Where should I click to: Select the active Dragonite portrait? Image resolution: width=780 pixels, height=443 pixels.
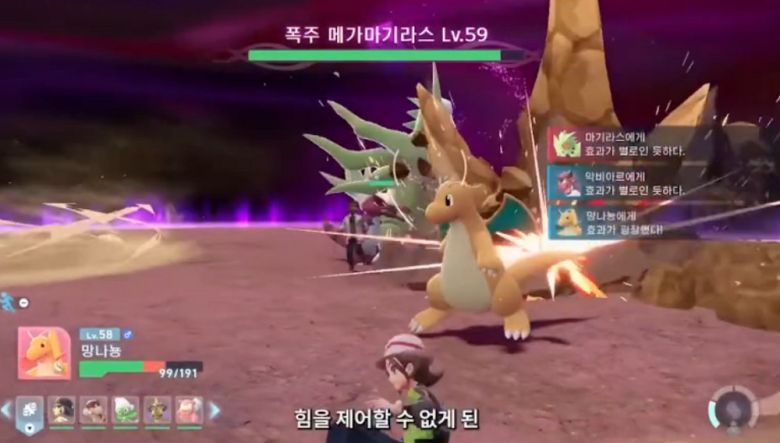(x=44, y=353)
